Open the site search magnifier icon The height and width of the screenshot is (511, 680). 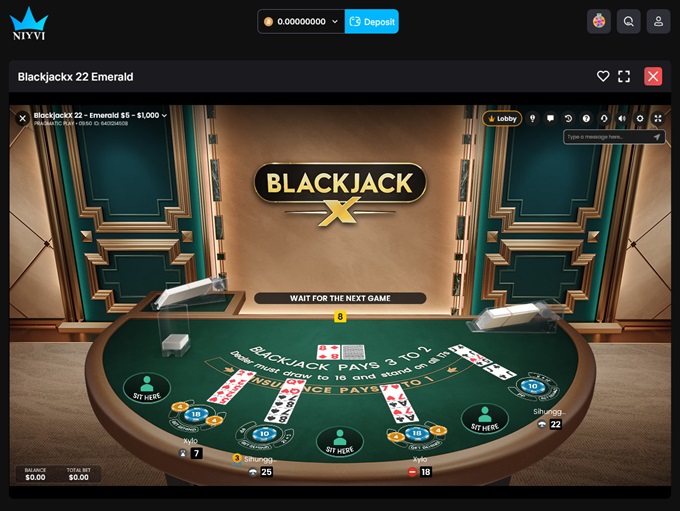[628, 21]
